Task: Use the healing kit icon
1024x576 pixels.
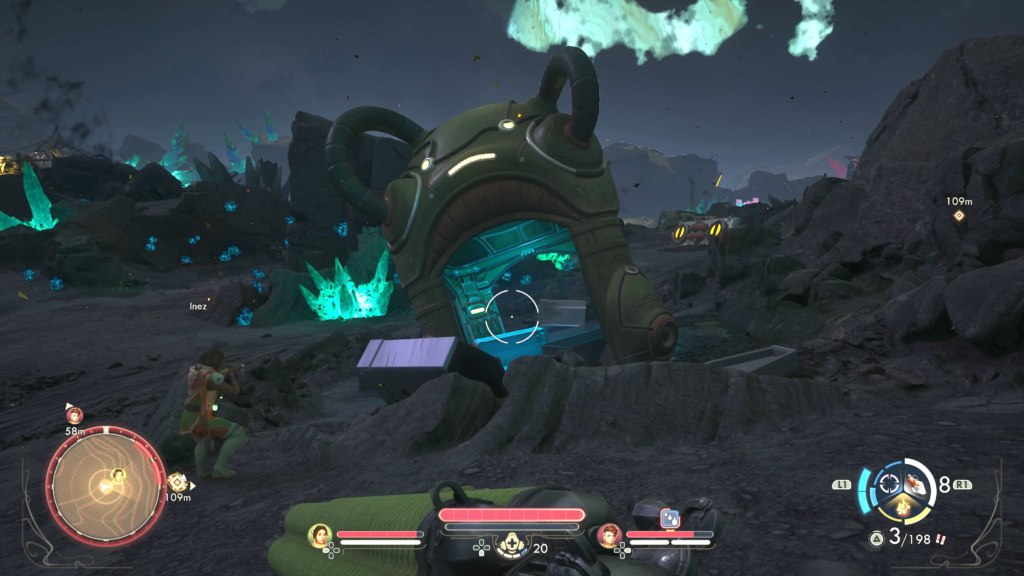Action: pyautogui.click(x=512, y=544)
